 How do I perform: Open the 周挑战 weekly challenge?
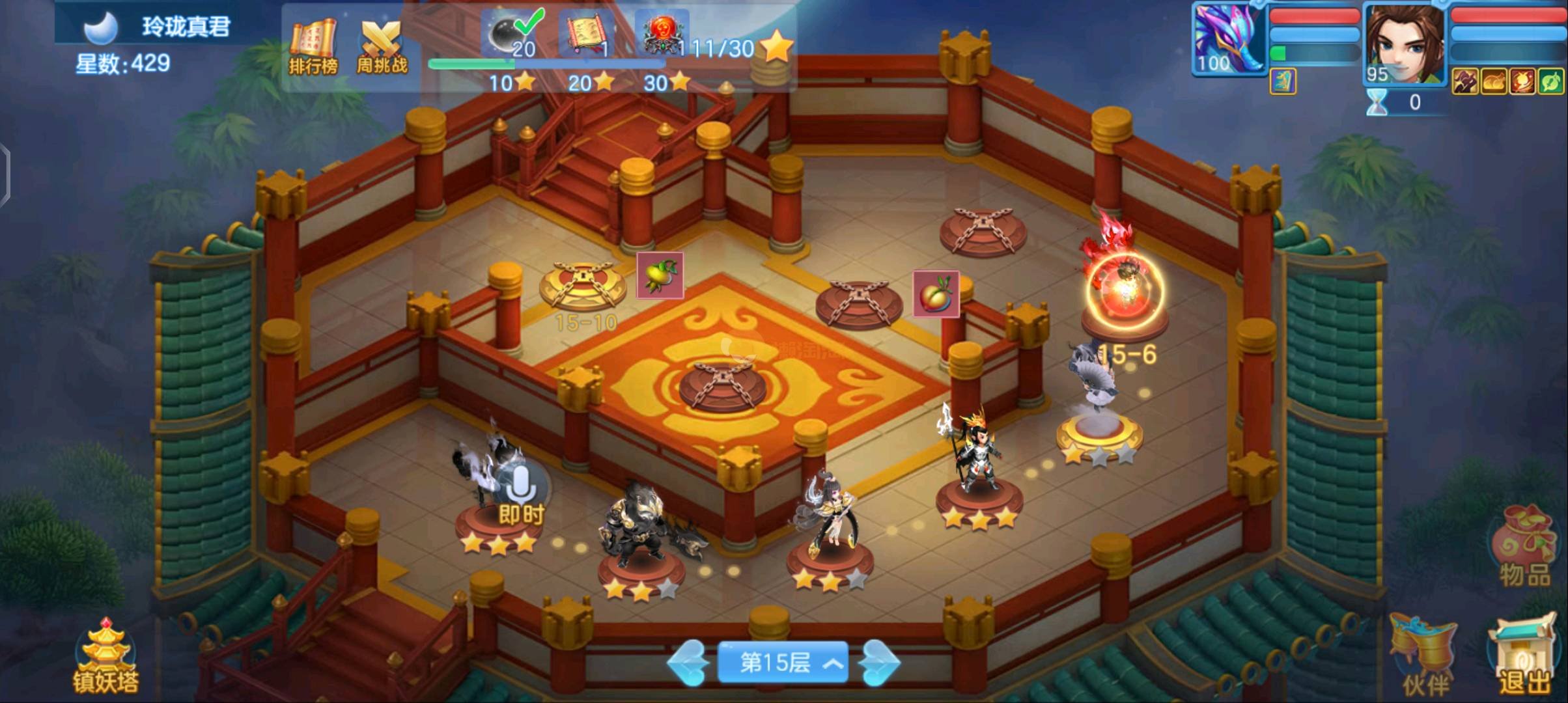(x=382, y=46)
